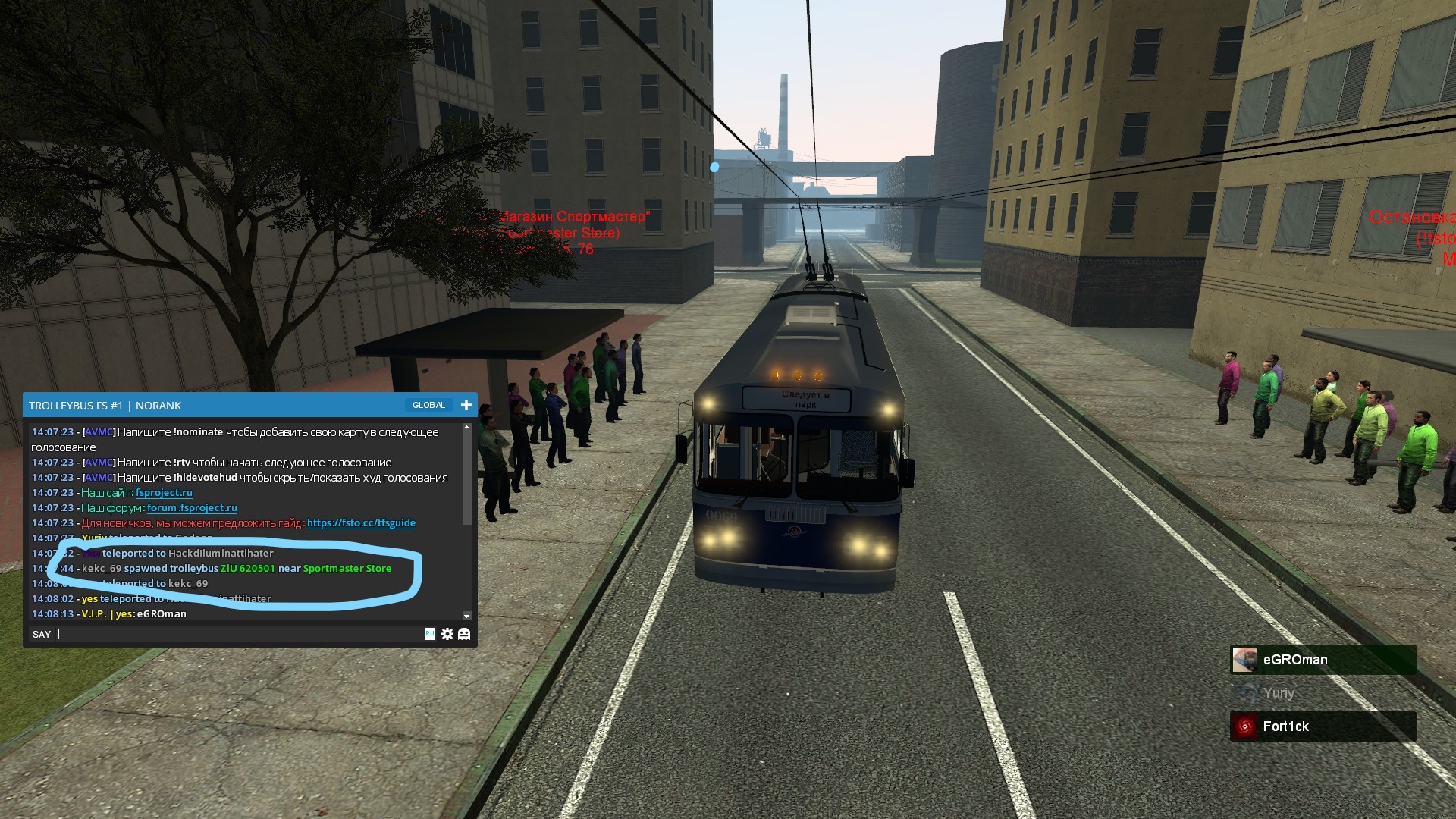Image resolution: width=1456 pixels, height=819 pixels.
Task: Toggle the RU language button in chat
Action: (430, 634)
